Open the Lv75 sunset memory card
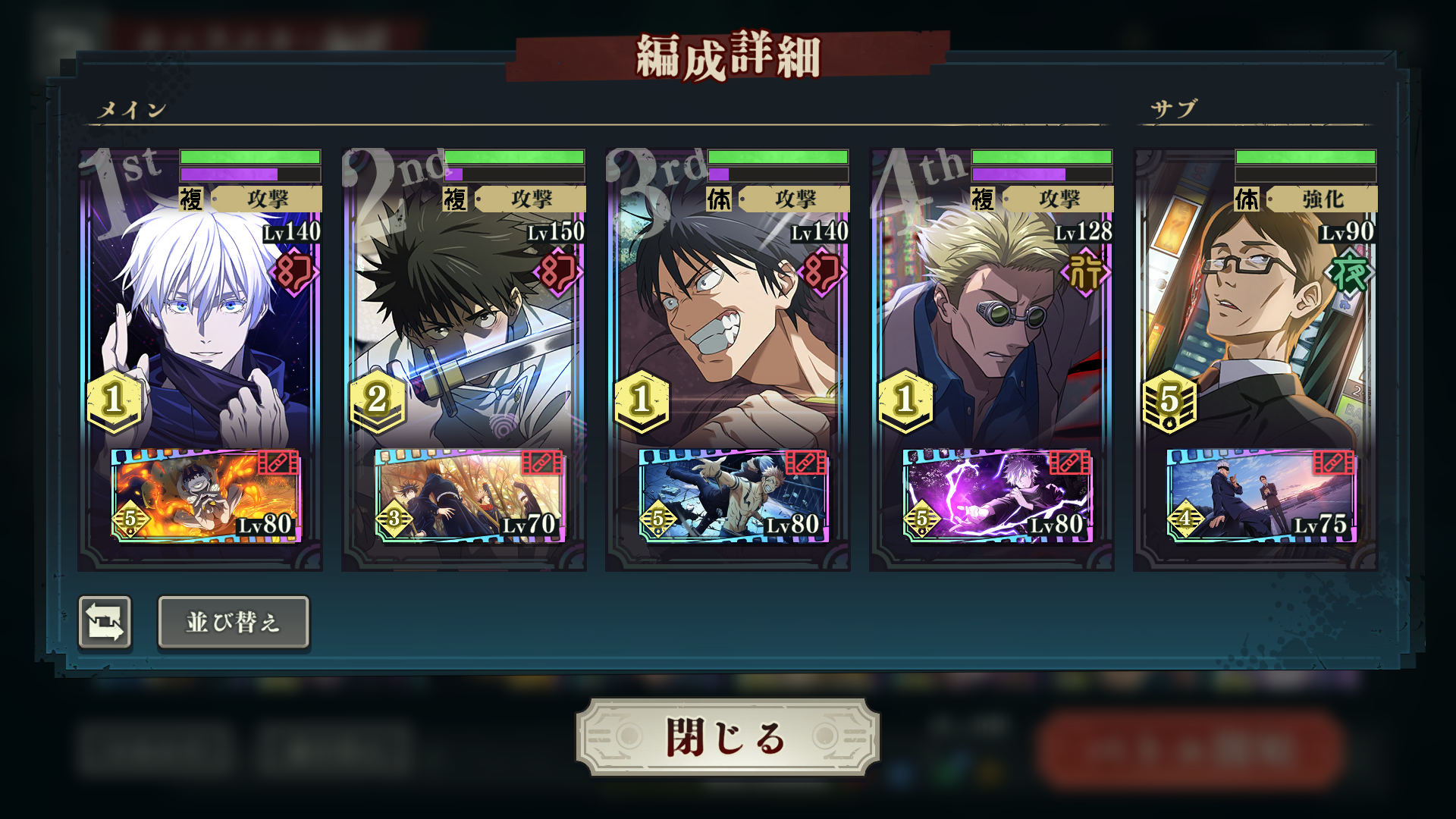The width and height of the screenshot is (1456, 819). tap(1260, 495)
